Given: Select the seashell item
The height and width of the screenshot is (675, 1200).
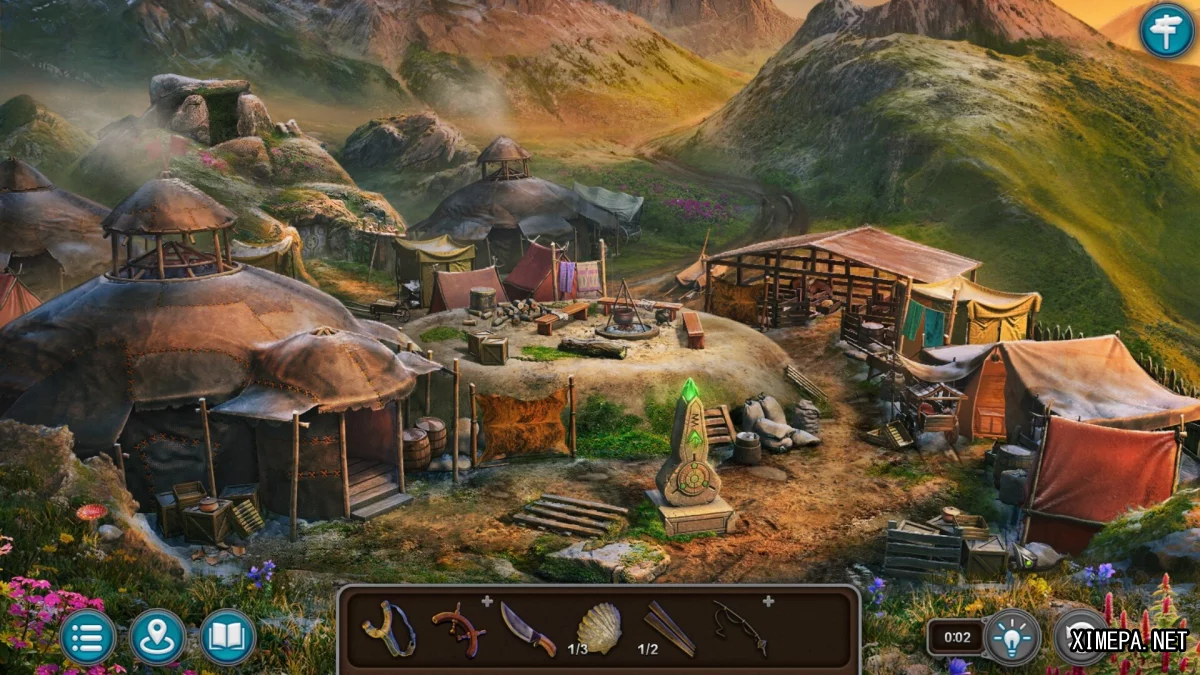Looking at the screenshot, I should click(600, 629).
